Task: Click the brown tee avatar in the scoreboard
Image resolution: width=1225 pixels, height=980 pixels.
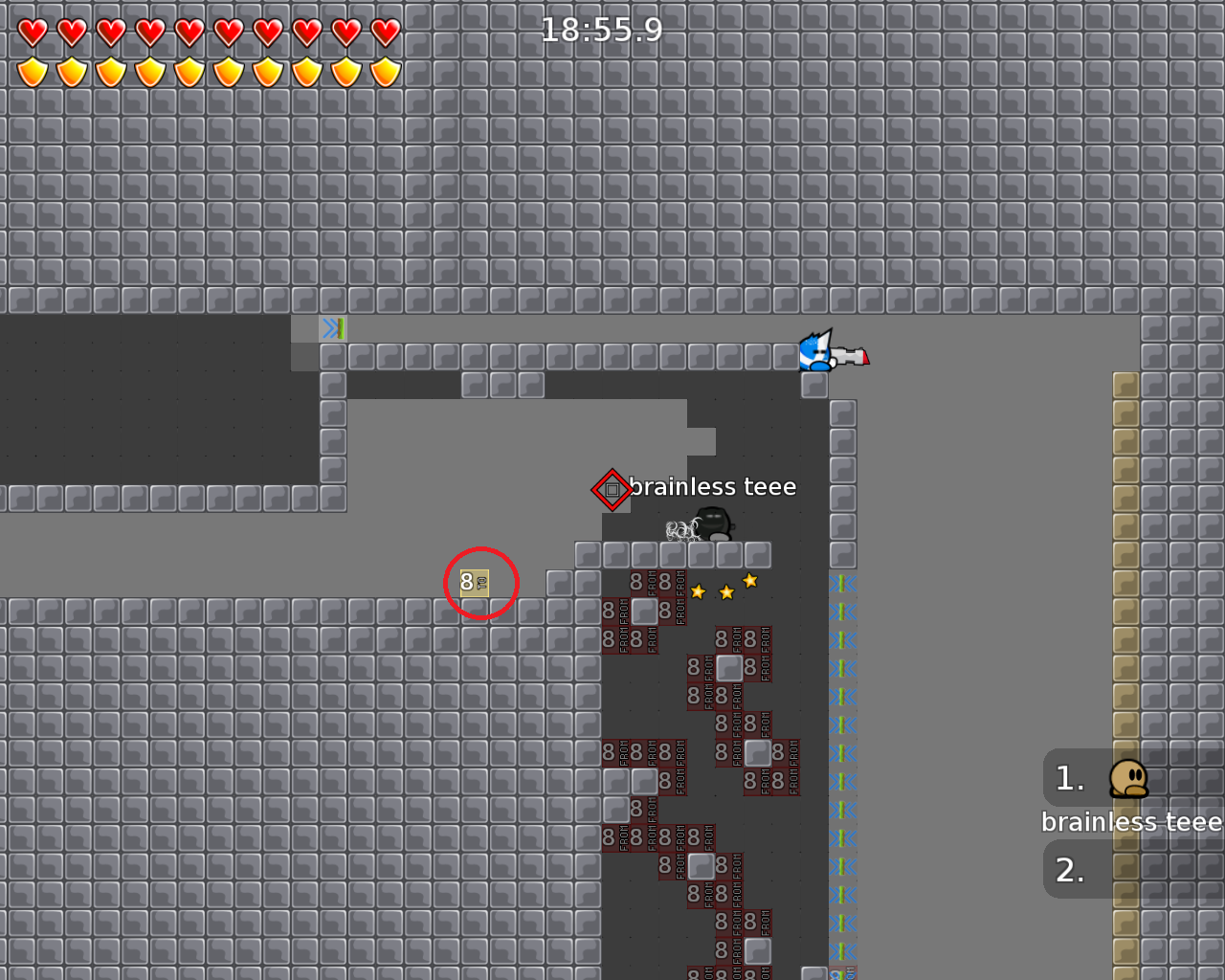Action: click(1129, 778)
